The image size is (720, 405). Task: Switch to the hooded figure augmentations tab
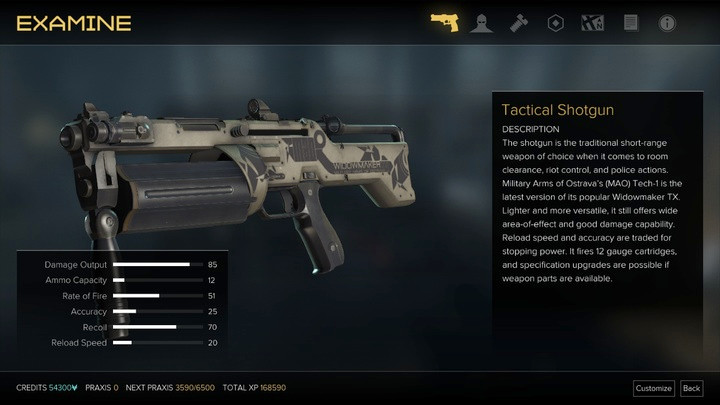tap(481, 22)
